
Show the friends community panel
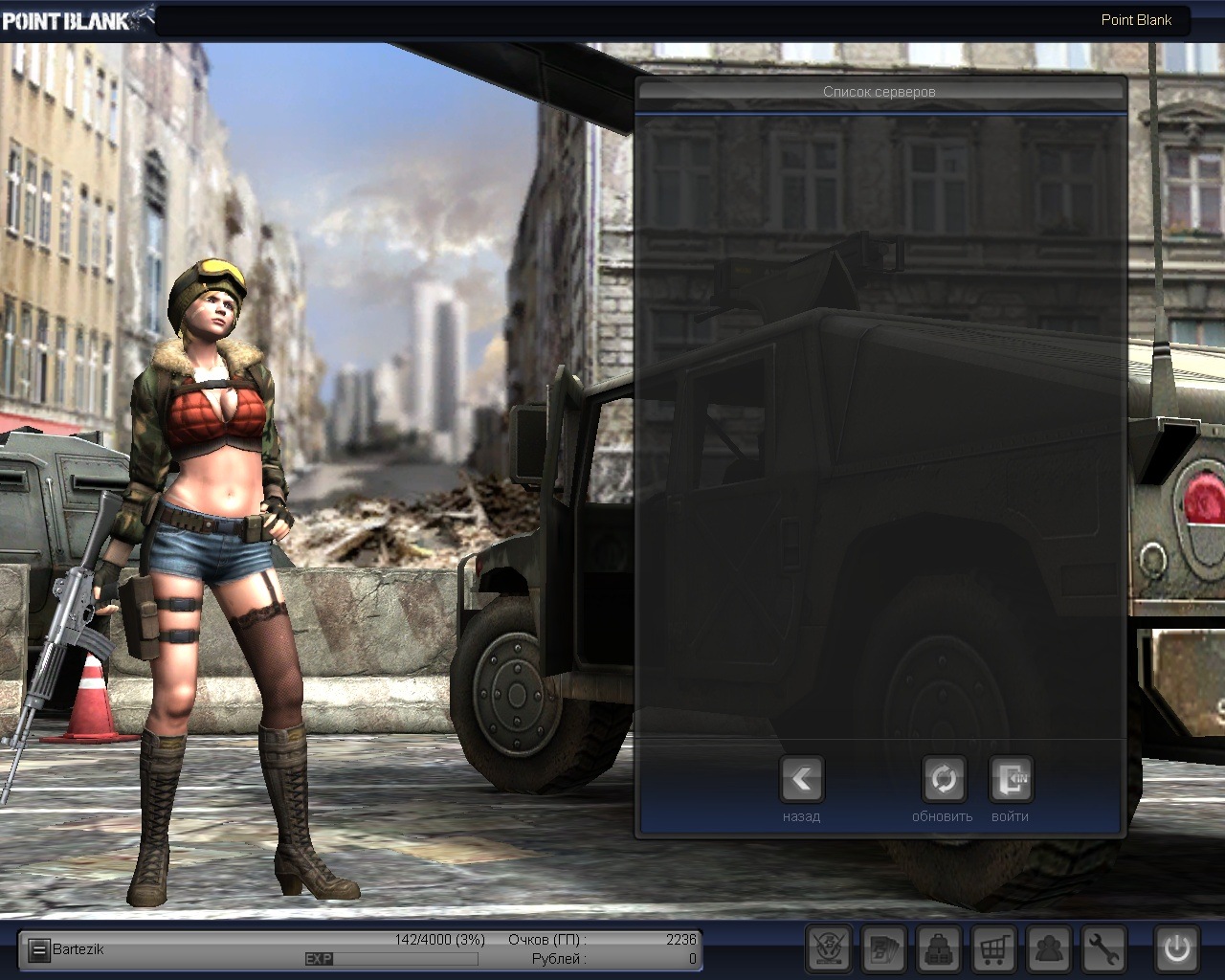tap(1049, 949)
